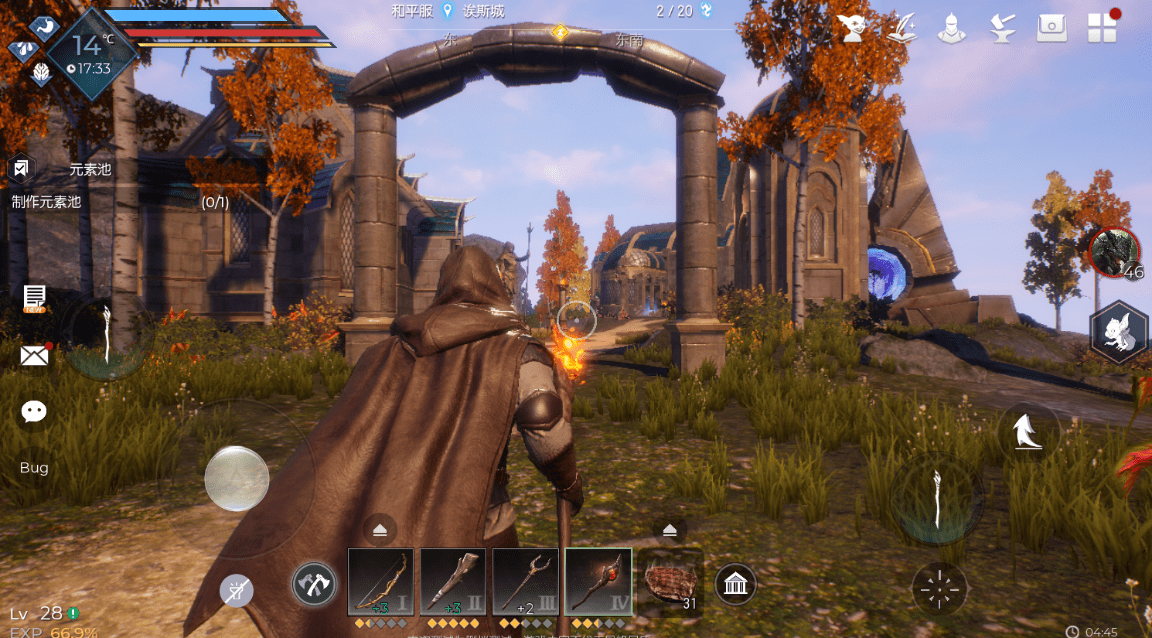The image size is (1152, 638).
Task: Open the building menu with columns icon
Action: click(x=735, y=584)
